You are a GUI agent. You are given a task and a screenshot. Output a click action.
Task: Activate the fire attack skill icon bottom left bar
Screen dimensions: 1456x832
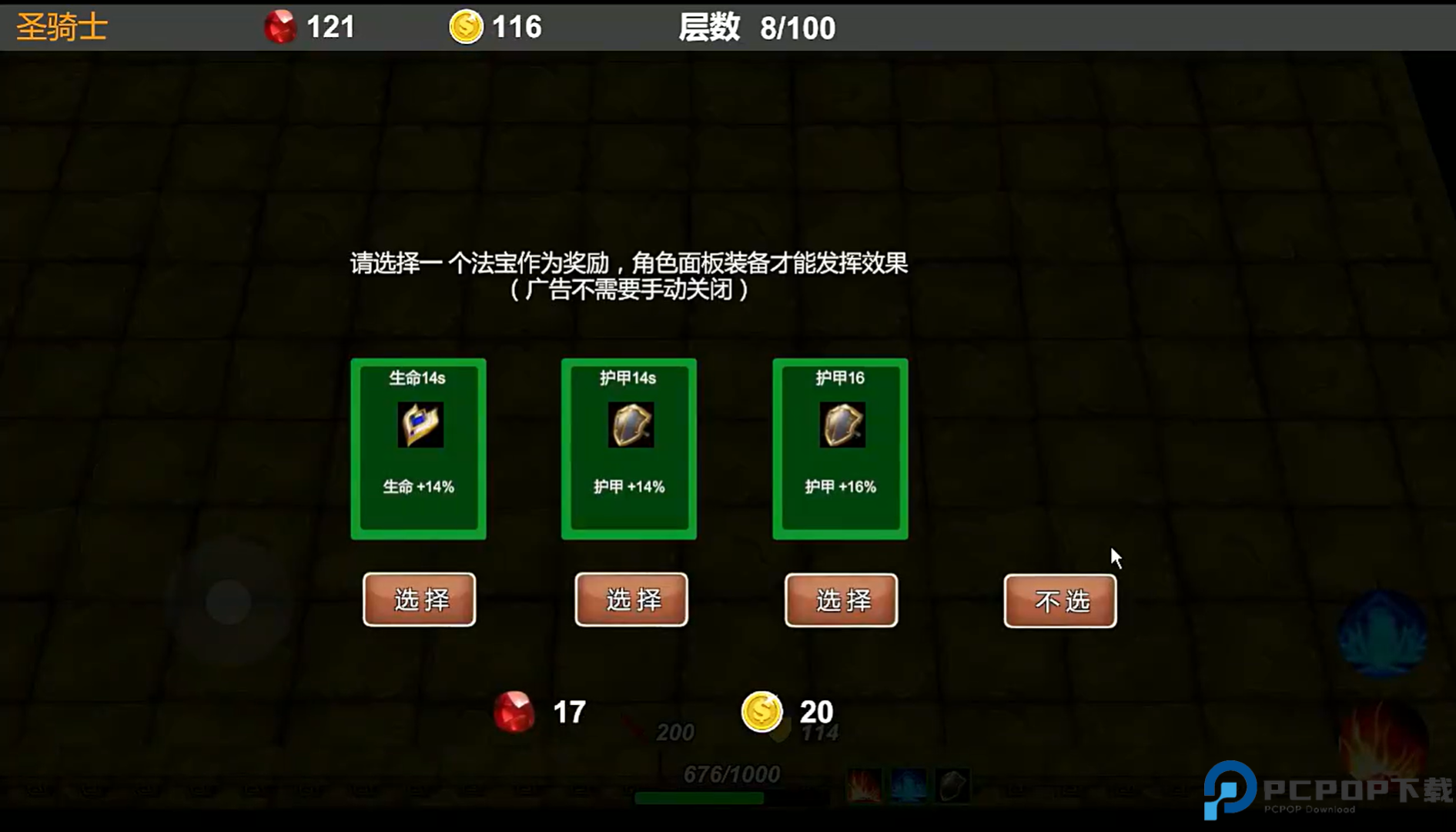pos(864,787)
